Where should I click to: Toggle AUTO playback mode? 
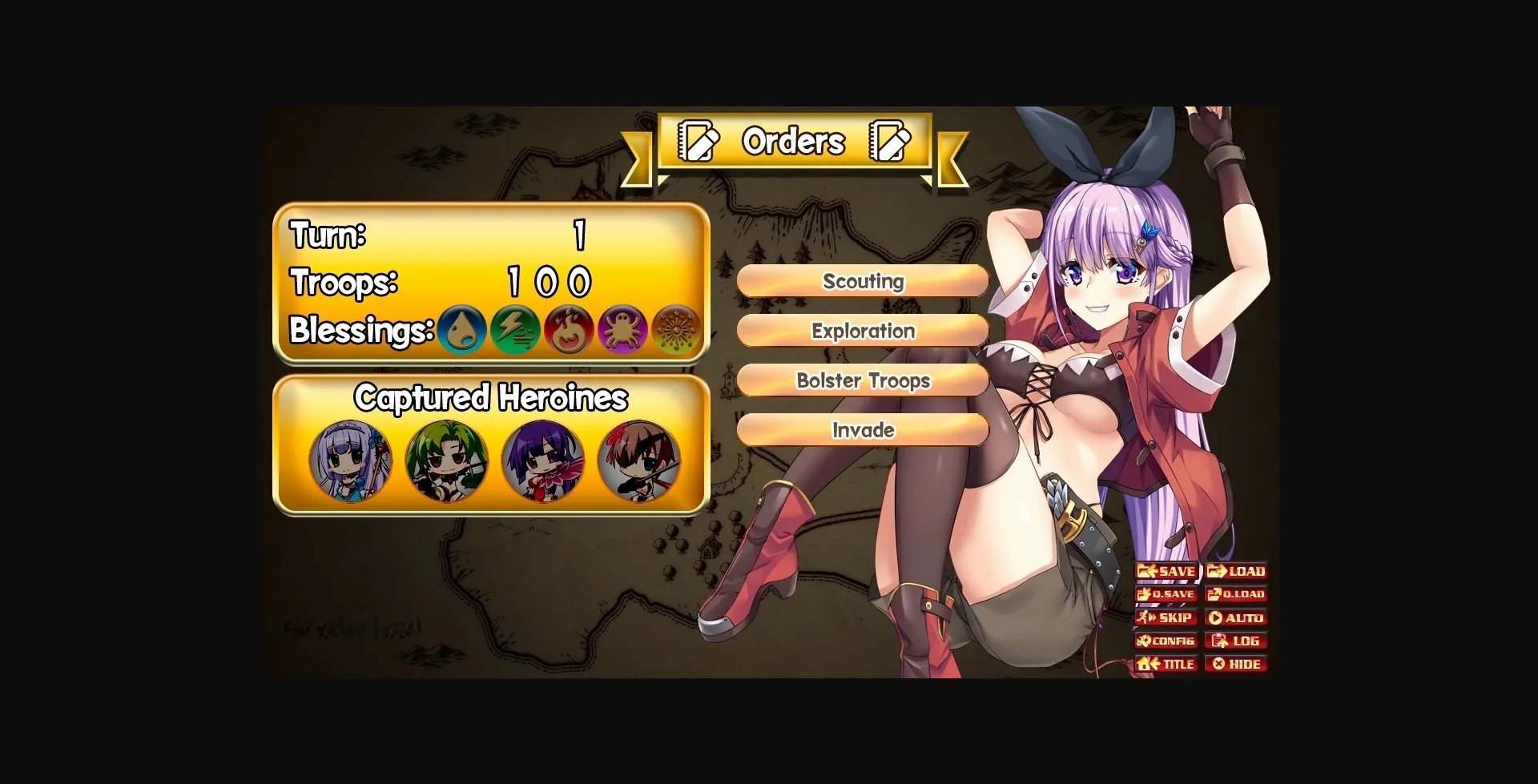(x=1236, y=617)
